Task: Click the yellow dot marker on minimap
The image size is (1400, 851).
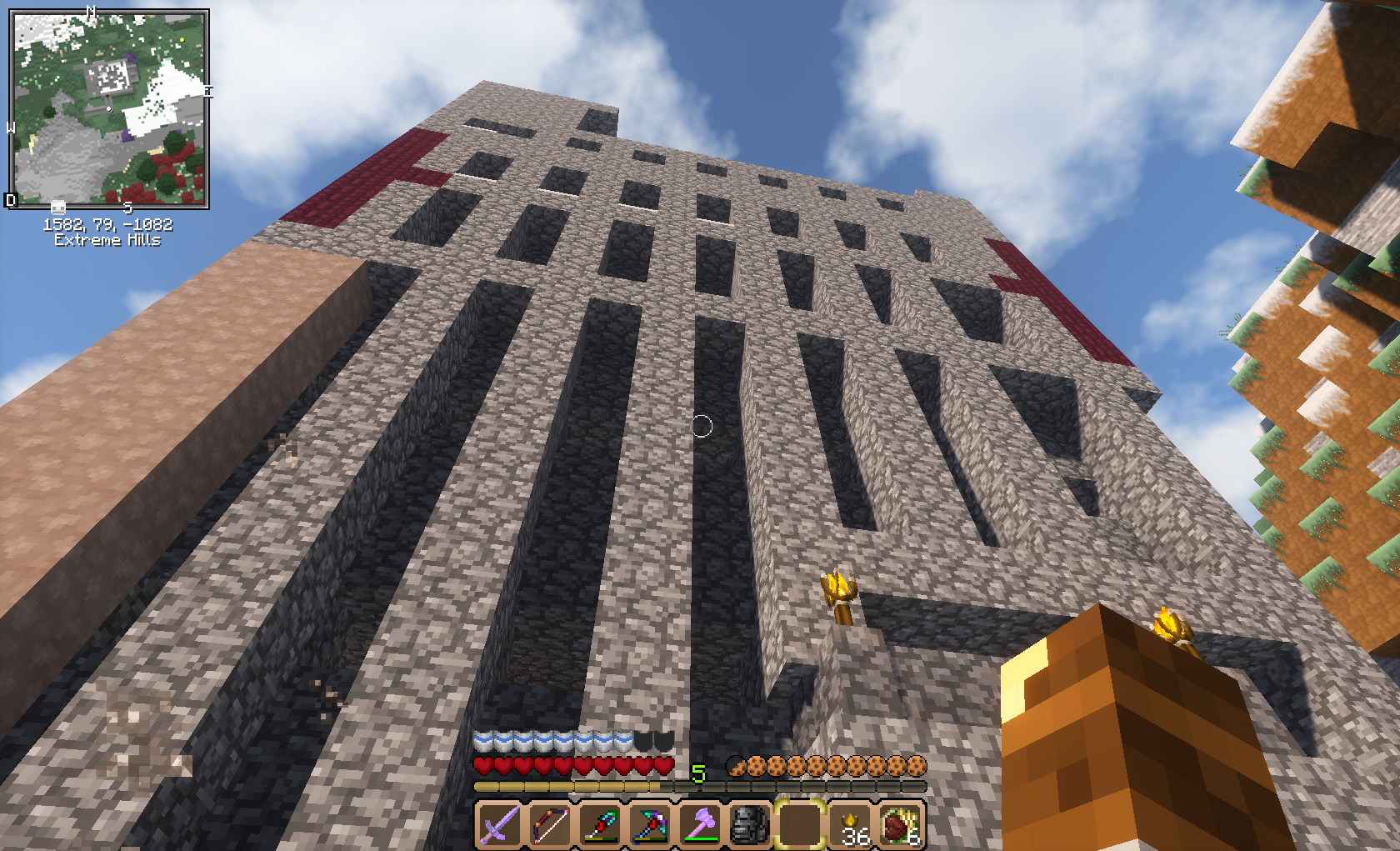Action: point(182,39)
